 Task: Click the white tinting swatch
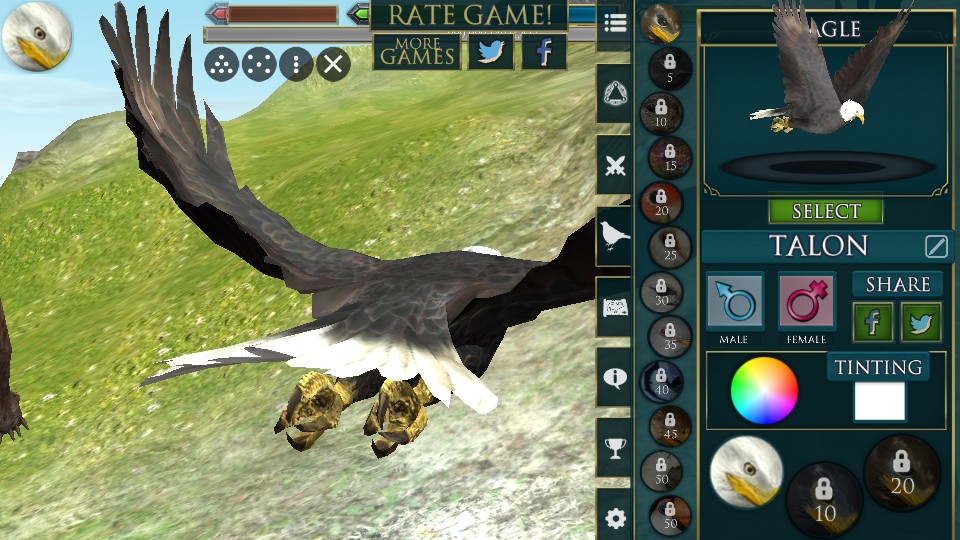pyautogui.click(x=880, y=401)
